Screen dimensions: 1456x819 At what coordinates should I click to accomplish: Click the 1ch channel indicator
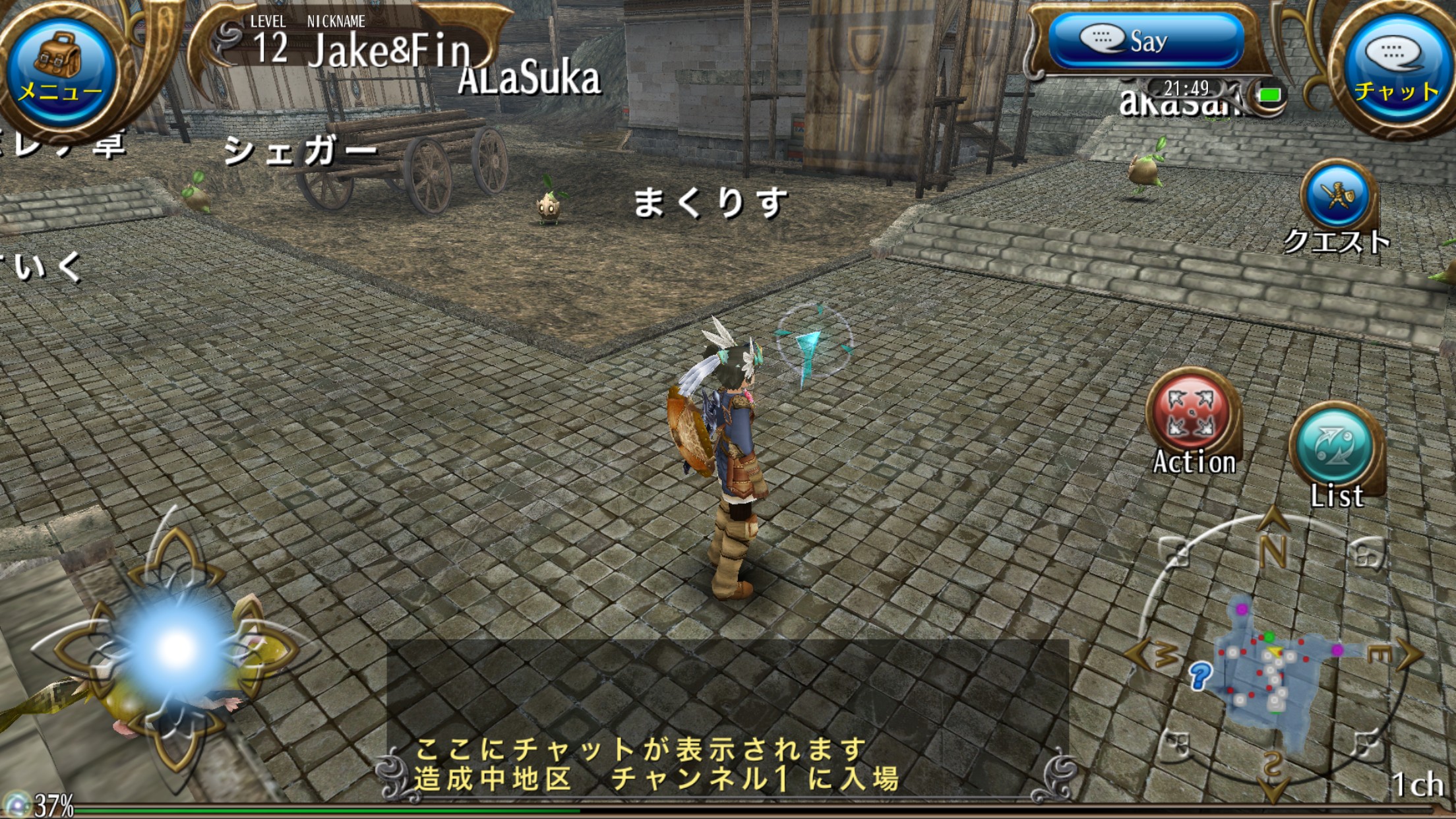tap(1416, 785)
